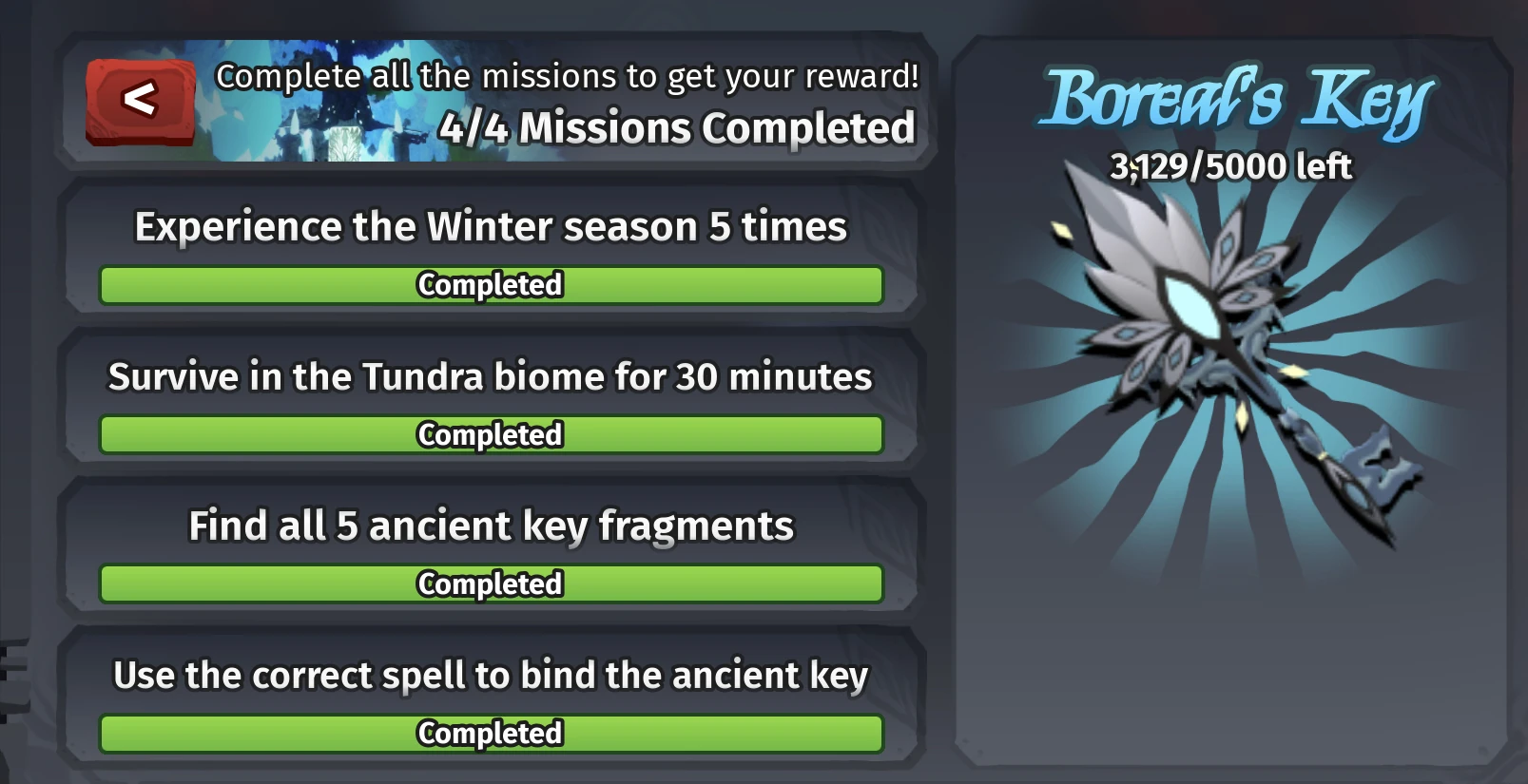Click the Completed progress bar for key fragments
The width and height of the screenshot is (1528, 784).
tap(490, 584)
